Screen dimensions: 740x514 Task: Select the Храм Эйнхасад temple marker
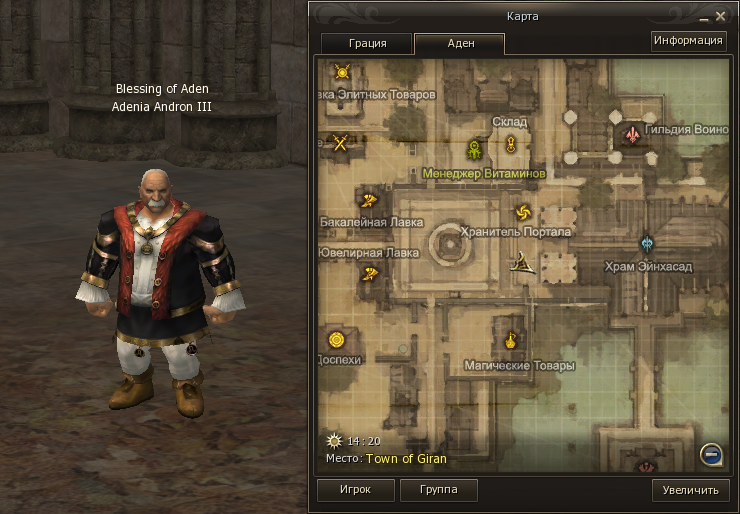pyautogui.click(x=648, y=243)
